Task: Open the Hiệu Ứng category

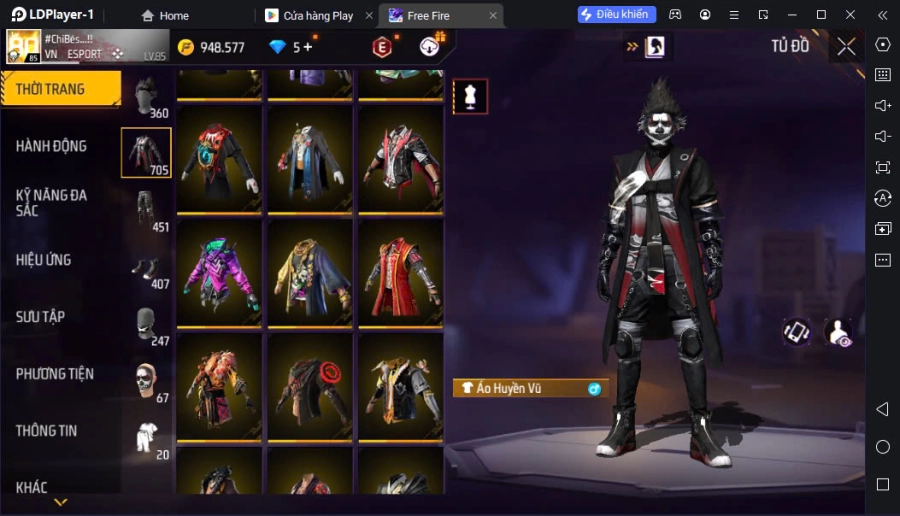Action: [44, 260]
